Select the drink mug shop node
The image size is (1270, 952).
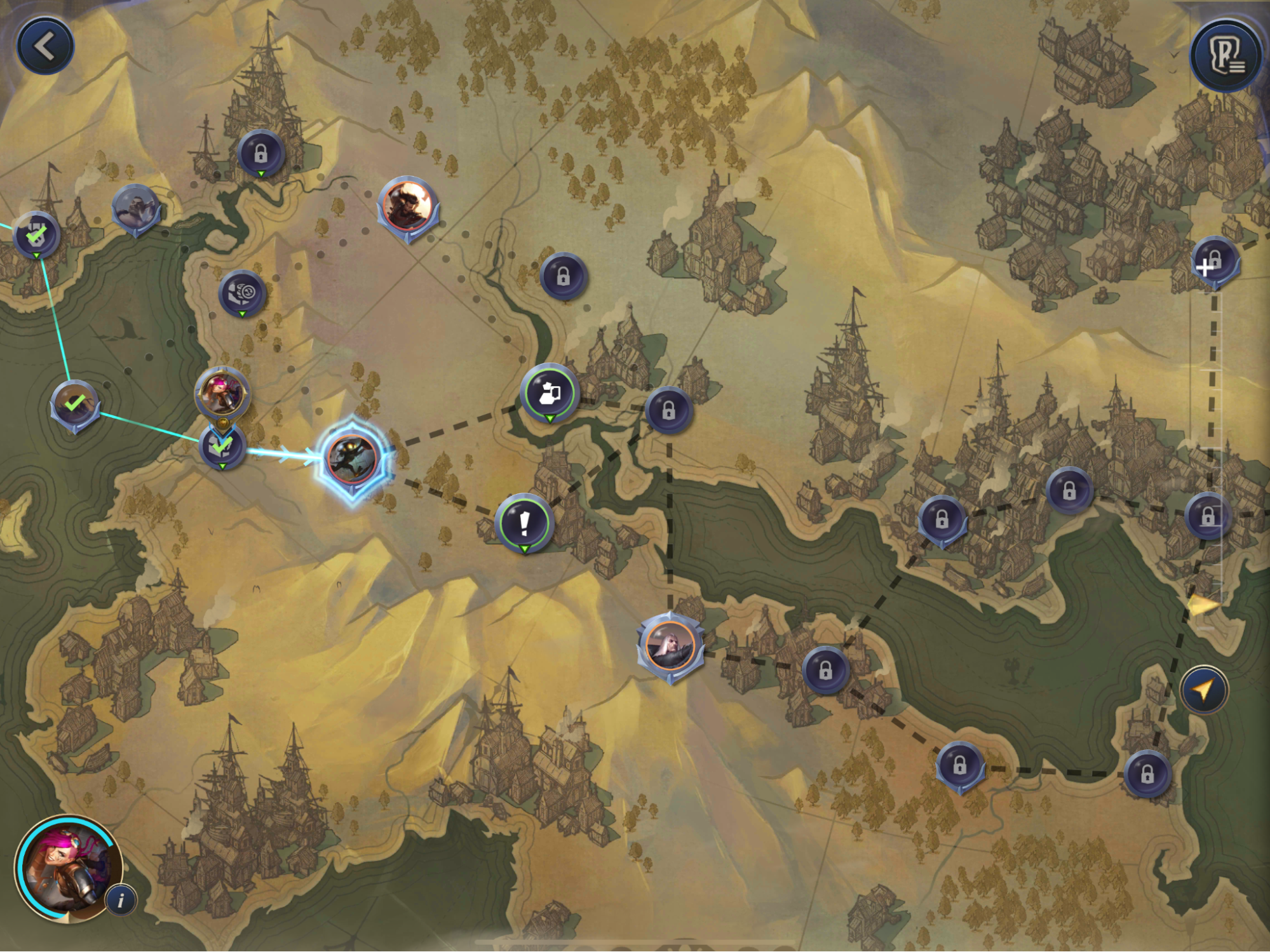(x=550, y=393)
